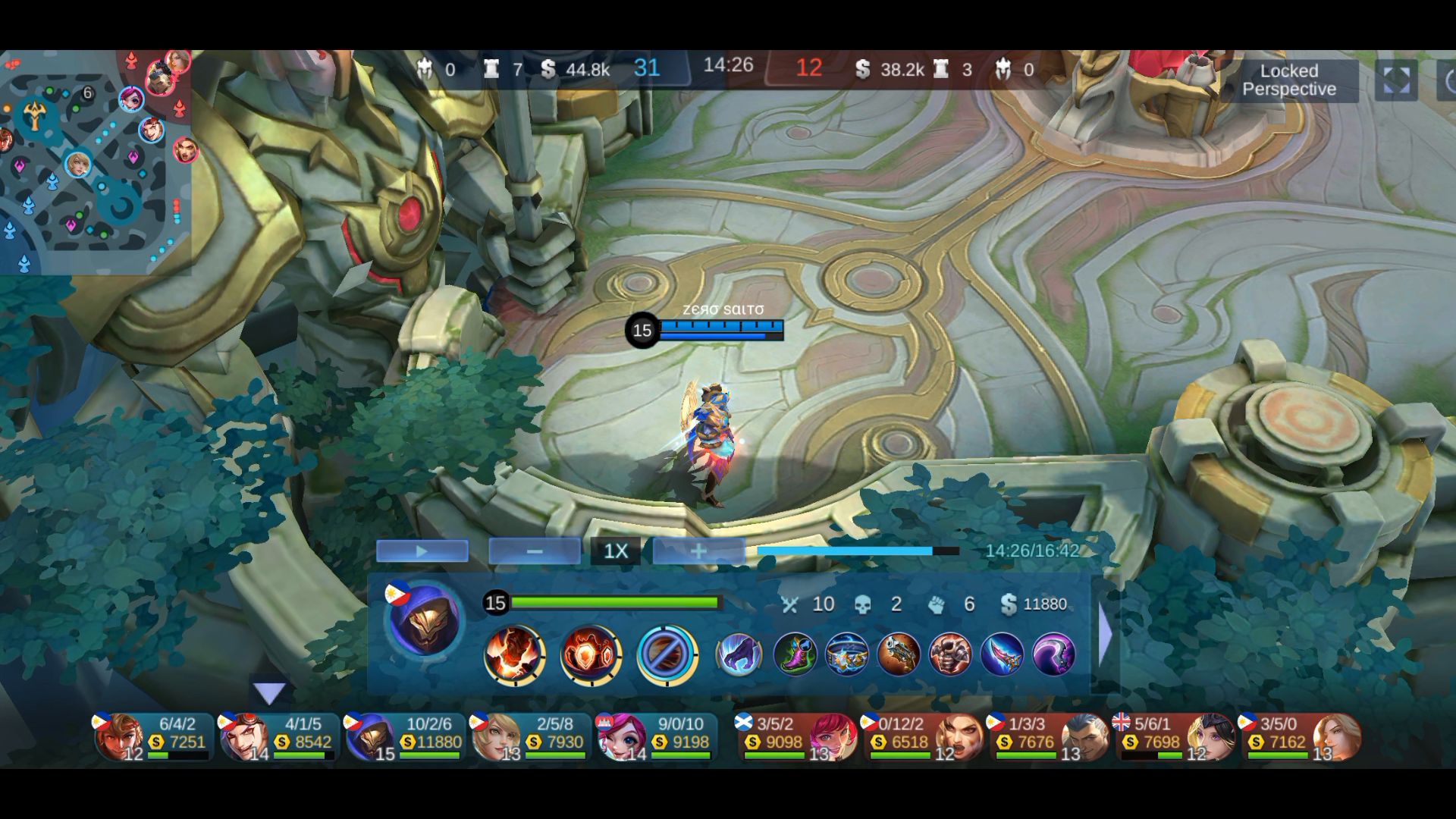Screen dimensions: 1456x819
Task: Switch to the 9/0/10 player card
Action: (655, 736)
